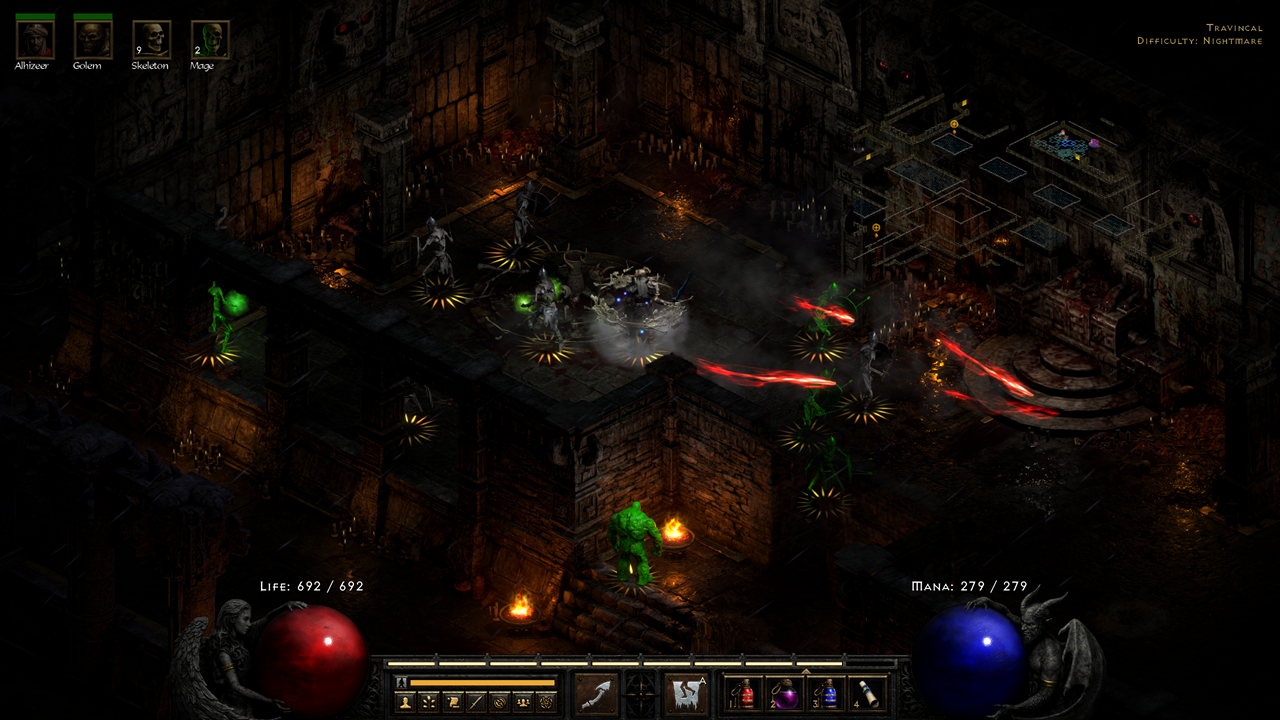Open the left-click skill selector
Screen dimensions: 1280x720
[596, 694]
